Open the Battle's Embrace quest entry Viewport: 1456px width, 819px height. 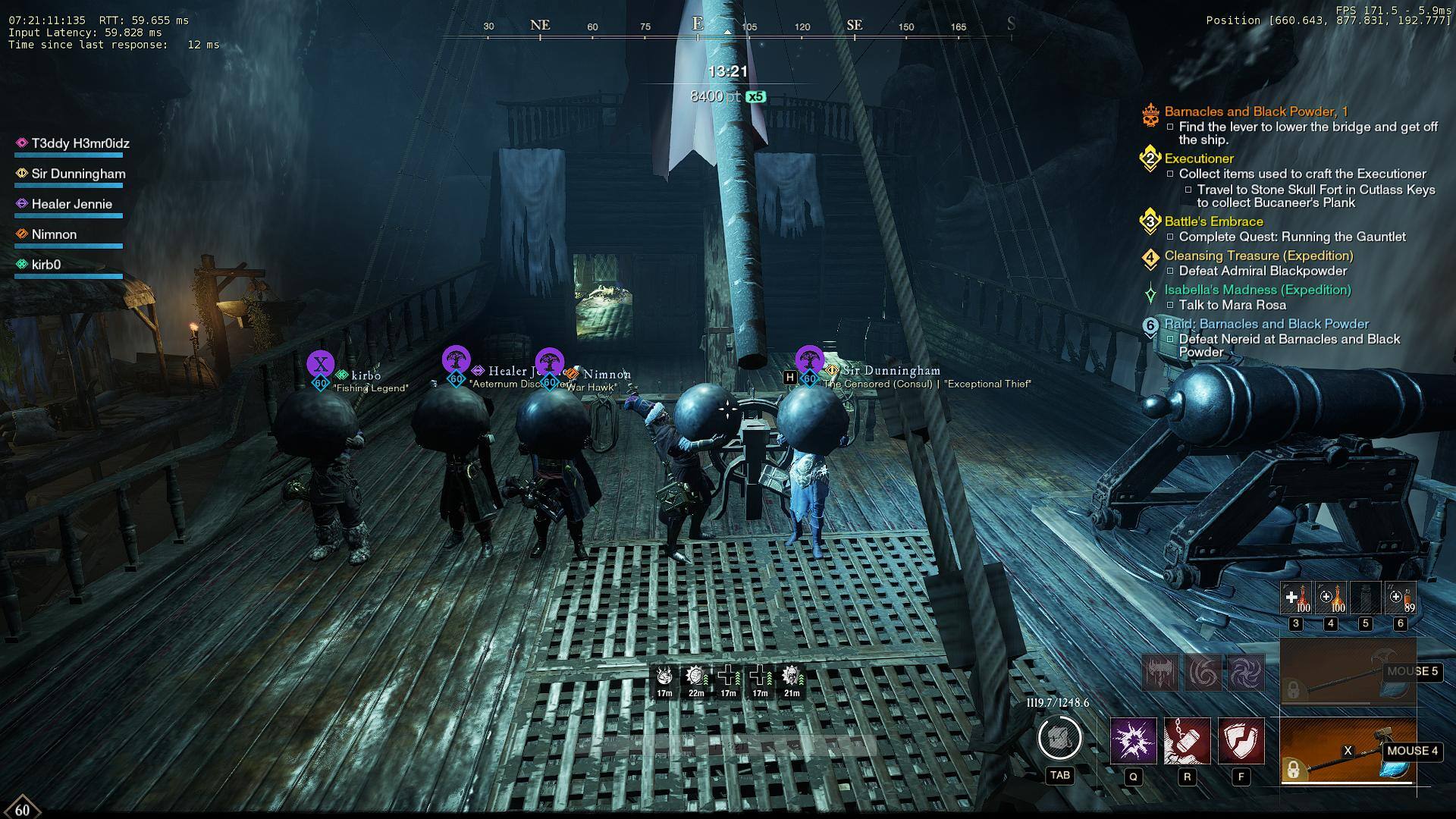click(1213, 221)
